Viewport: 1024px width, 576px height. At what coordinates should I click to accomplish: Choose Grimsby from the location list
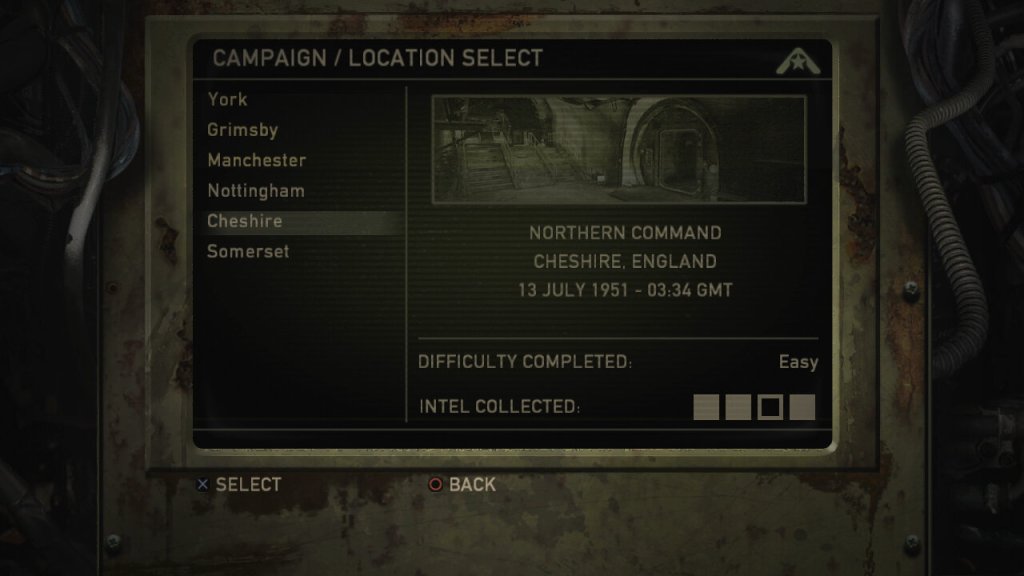[243, 130]
